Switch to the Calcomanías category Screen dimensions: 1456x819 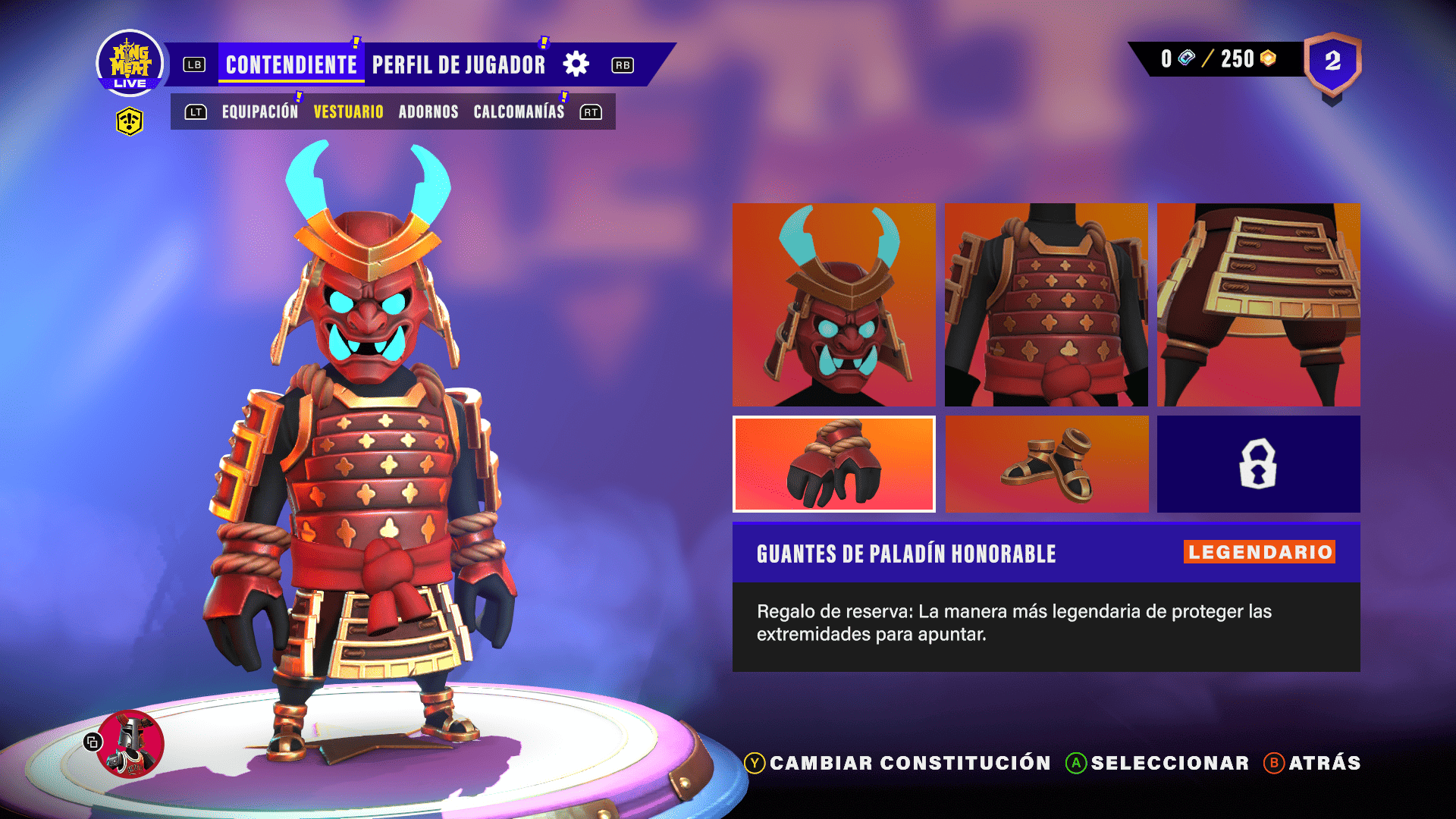pos(519,112)
